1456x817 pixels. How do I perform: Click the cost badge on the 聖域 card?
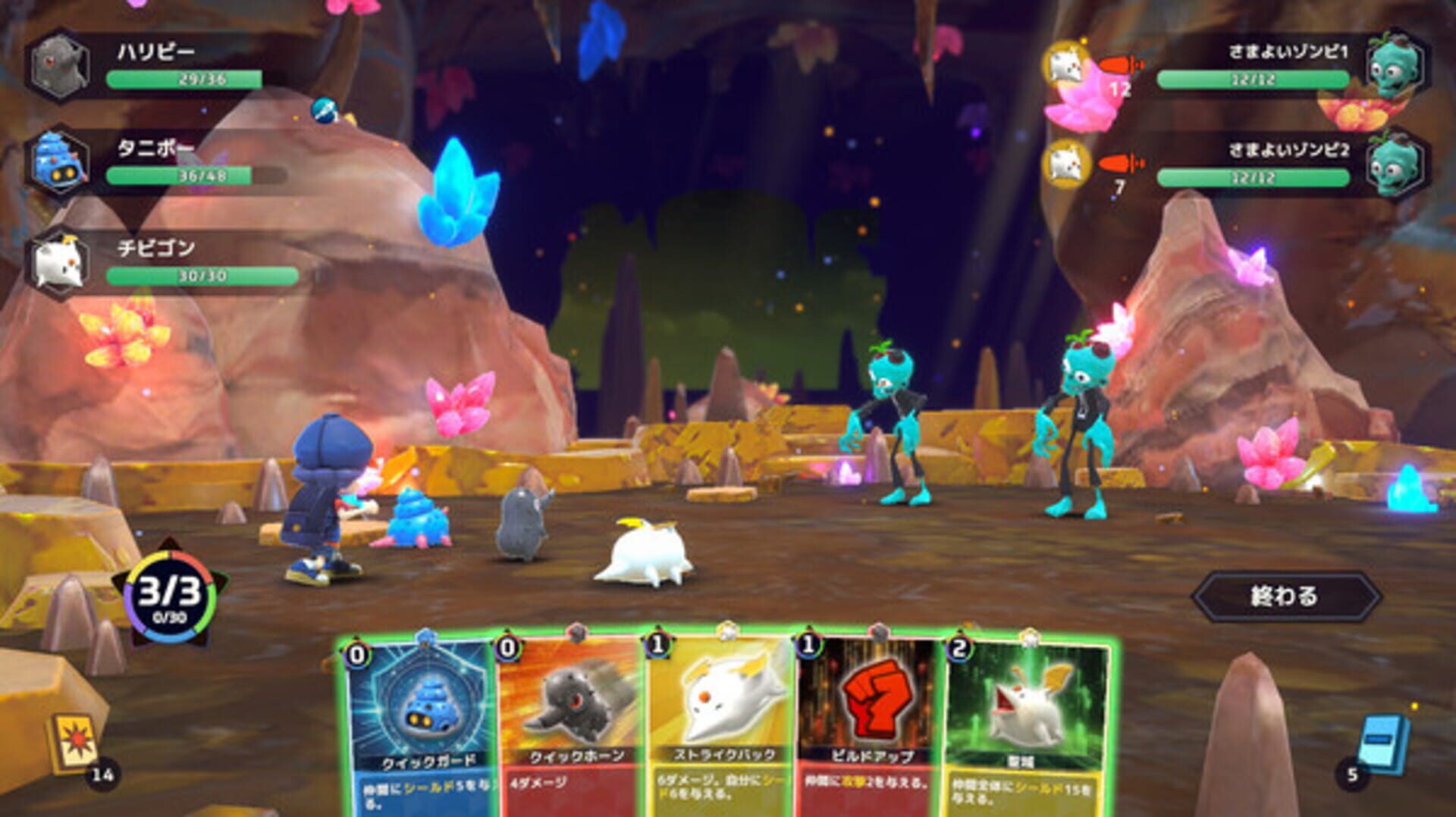click(x=960, y=648)
